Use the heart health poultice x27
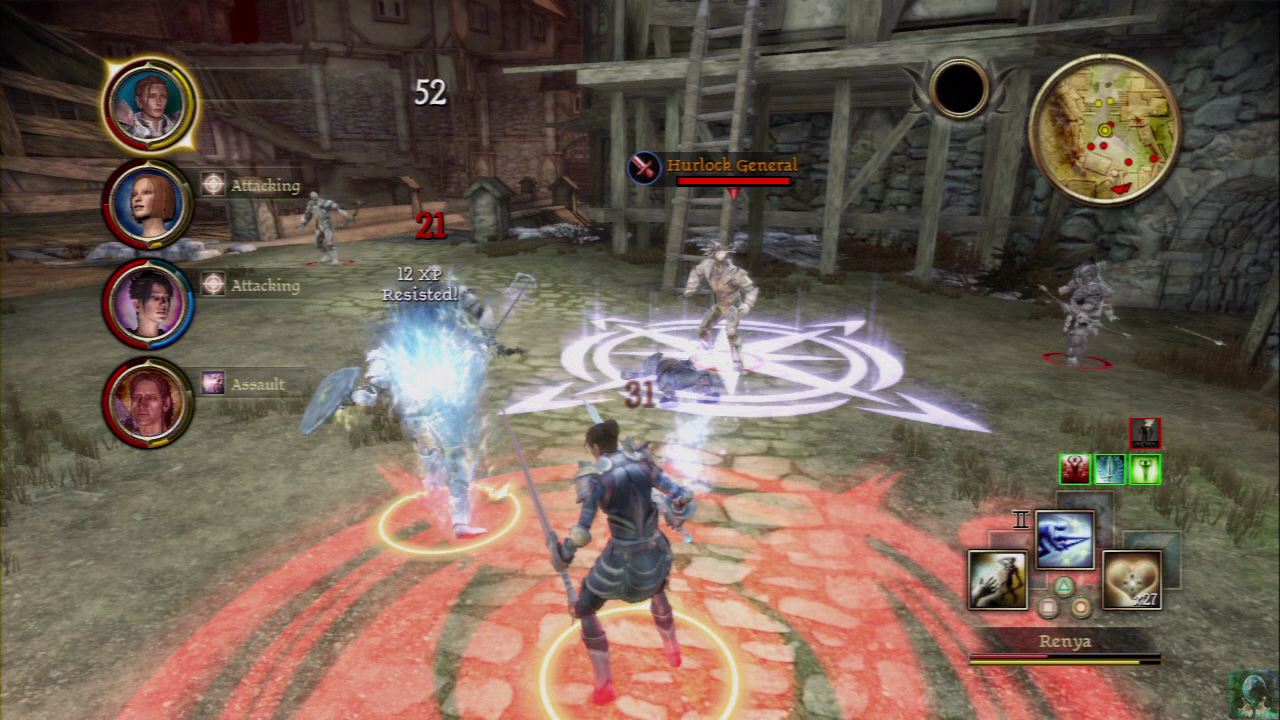Screen dimensions: 1280x720 [1131, 580]
